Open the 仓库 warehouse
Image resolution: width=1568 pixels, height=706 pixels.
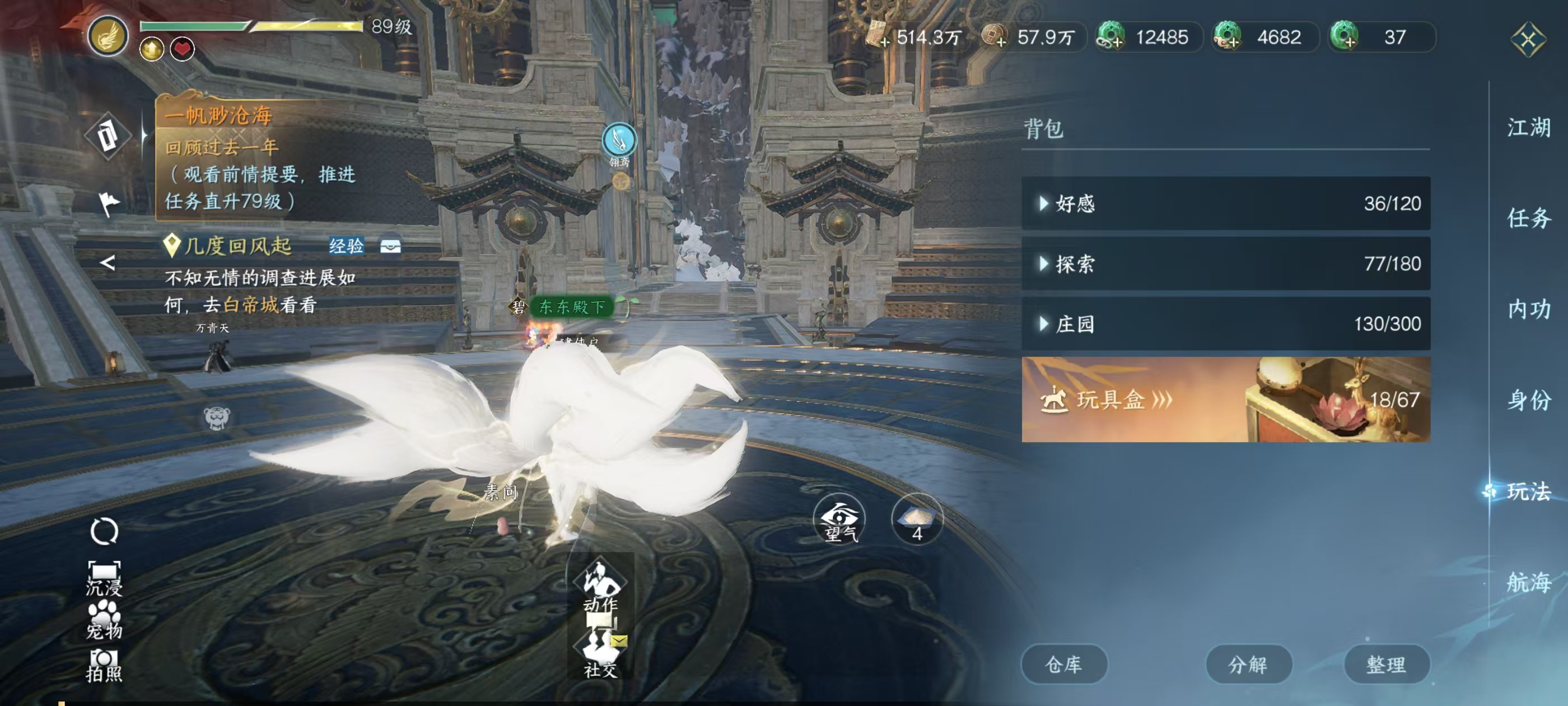pos(1064,664)
